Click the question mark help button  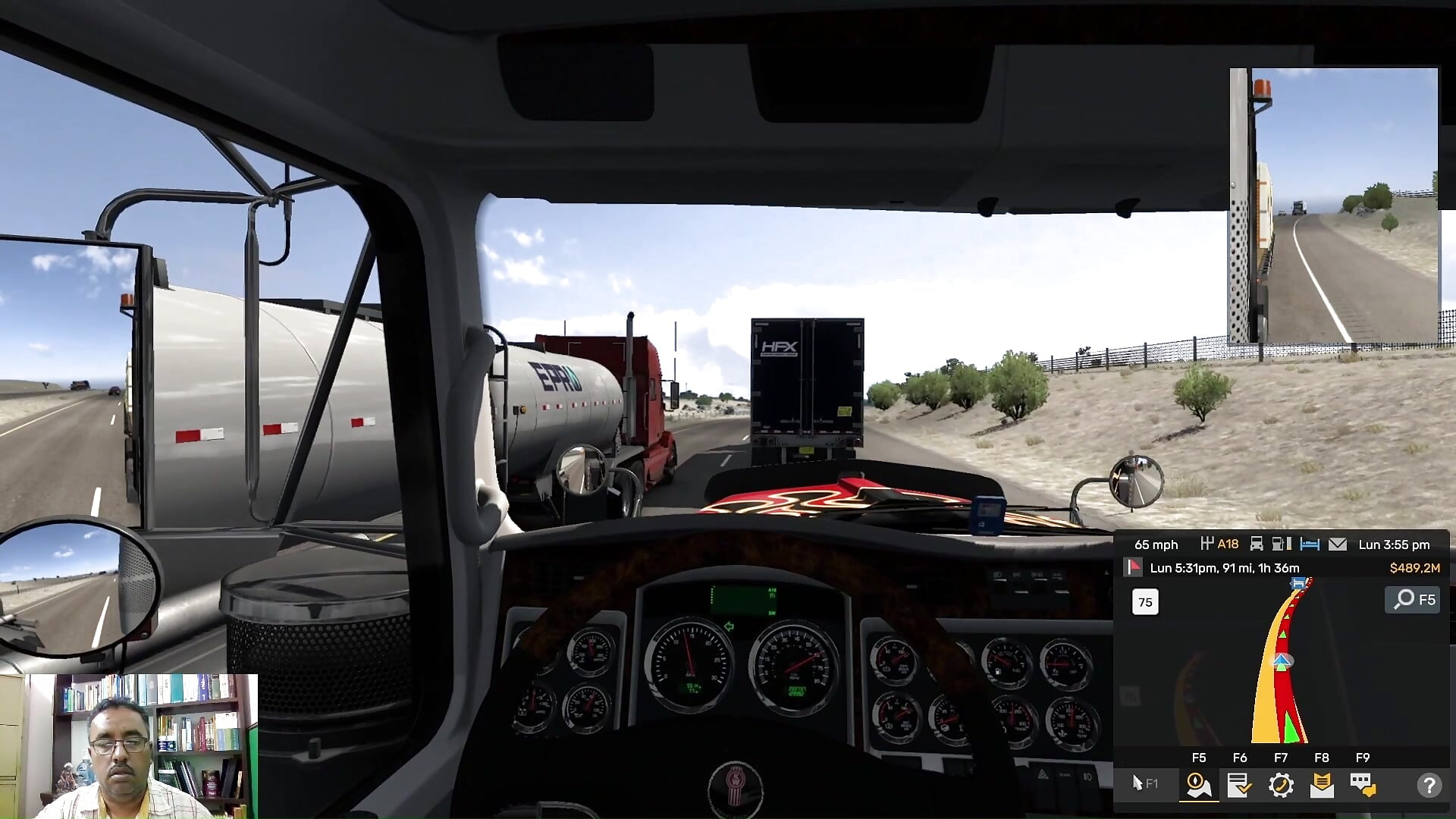[x=1429, y=785]
